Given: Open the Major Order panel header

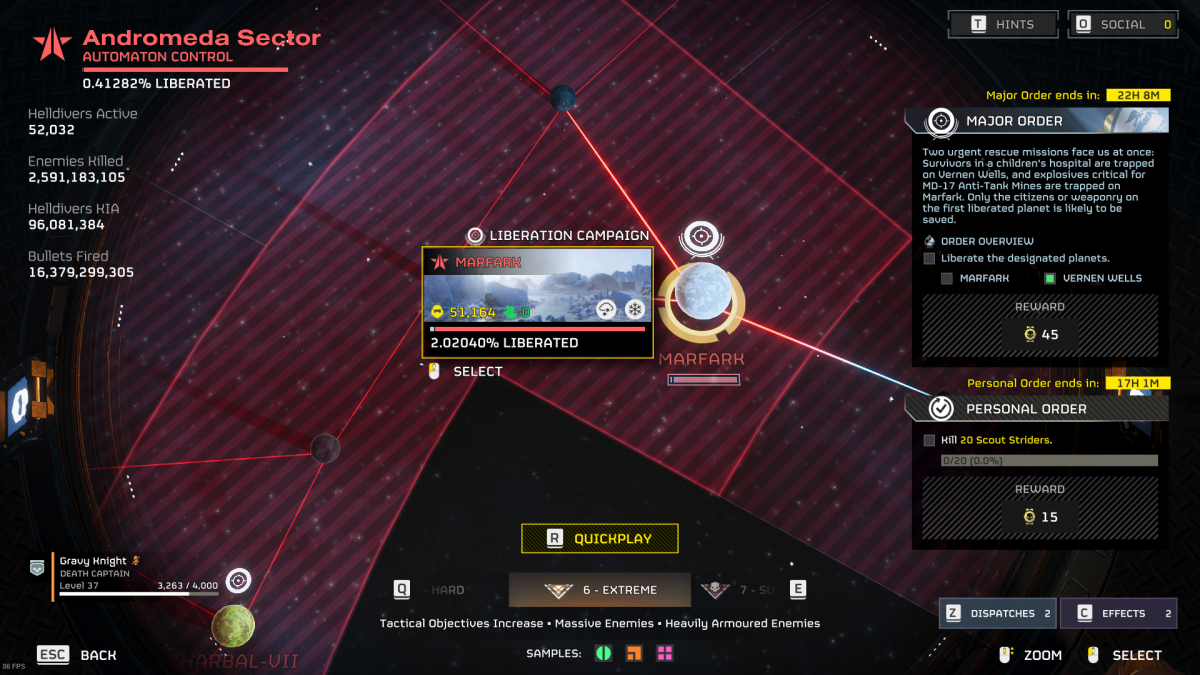Looking at the screenshot, I should coord(1036,121).
